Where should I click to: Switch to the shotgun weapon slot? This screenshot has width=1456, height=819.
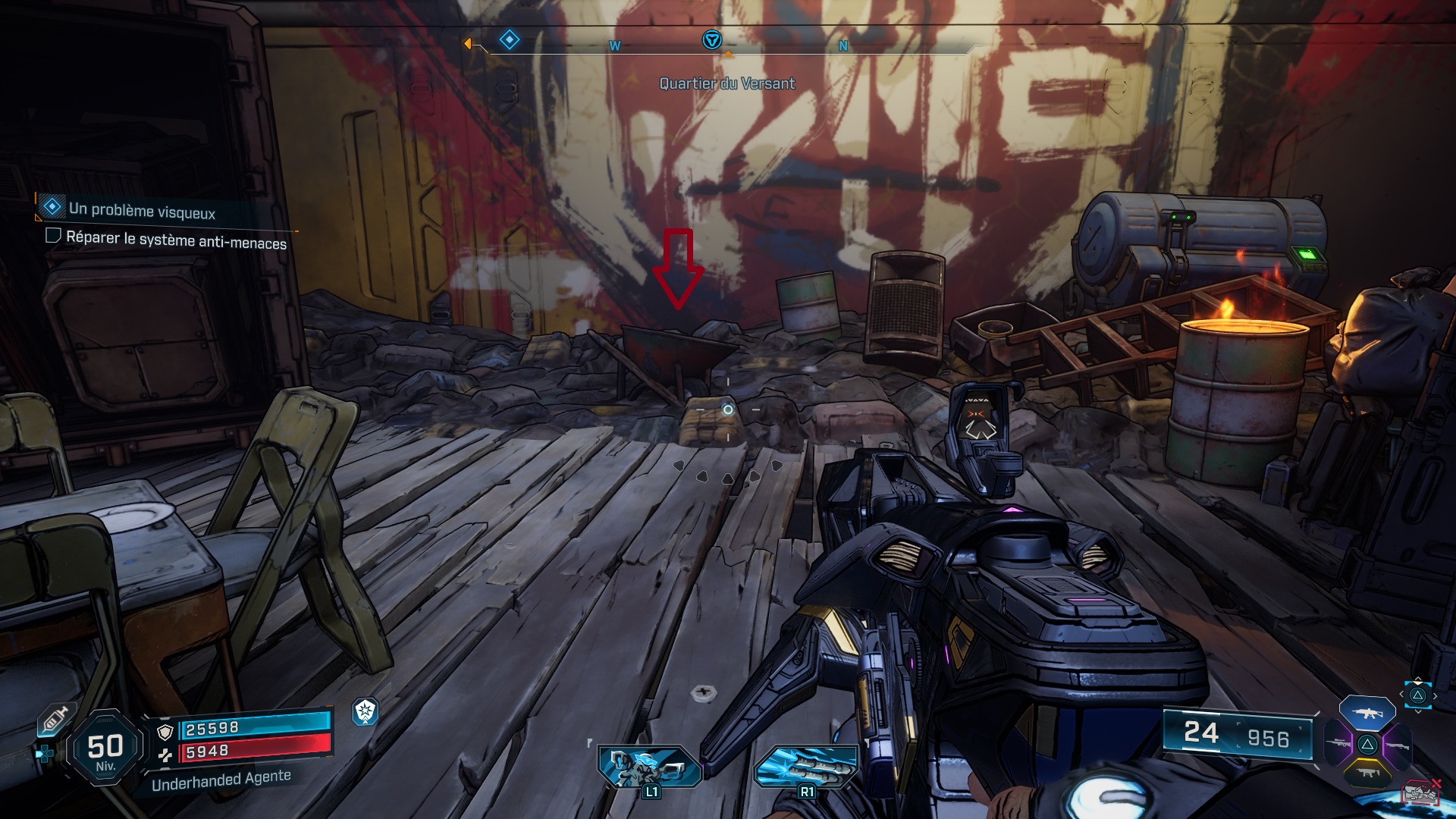(1396, 745)
